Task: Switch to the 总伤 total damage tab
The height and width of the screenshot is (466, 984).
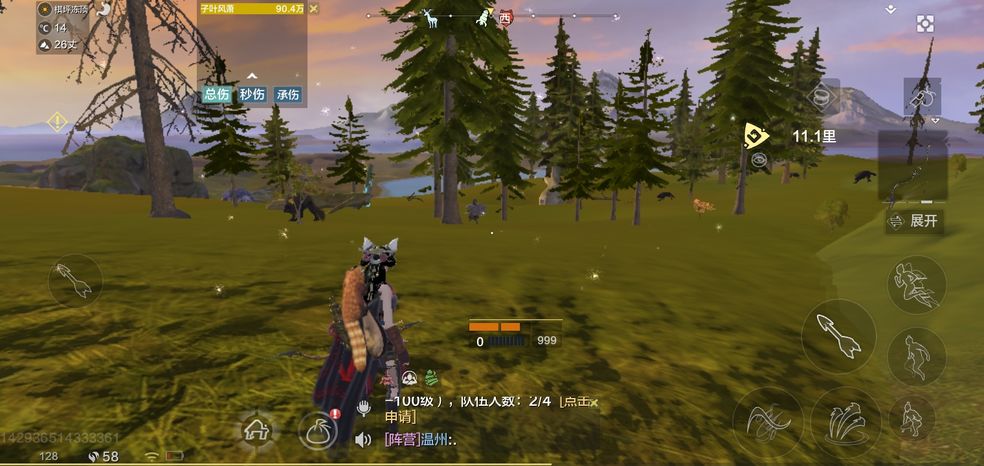Action: click(x=217, y=95)
